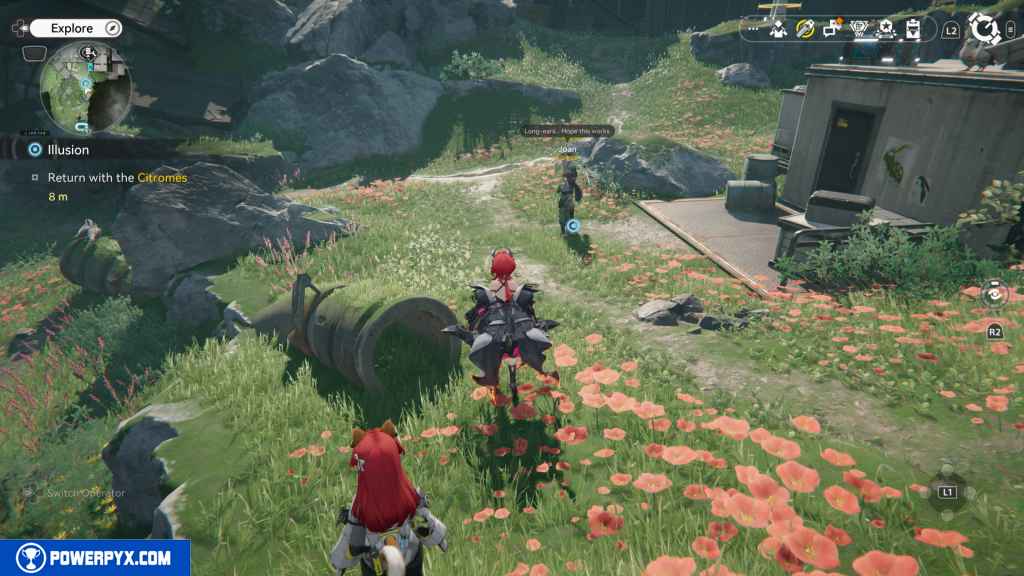Viewport: 1024px width, 576px height.
Task: Activate the eye scan icon
Action: 994,293
